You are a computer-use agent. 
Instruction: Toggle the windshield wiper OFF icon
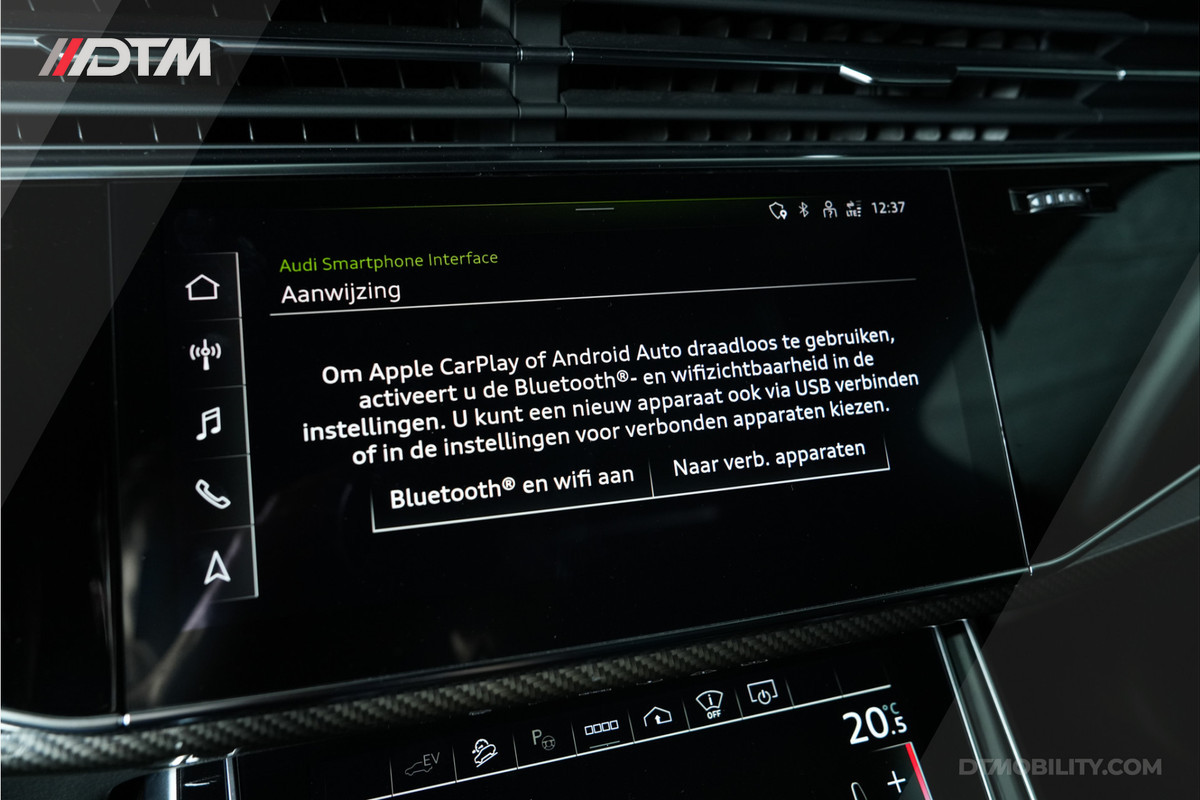[709, 707]
